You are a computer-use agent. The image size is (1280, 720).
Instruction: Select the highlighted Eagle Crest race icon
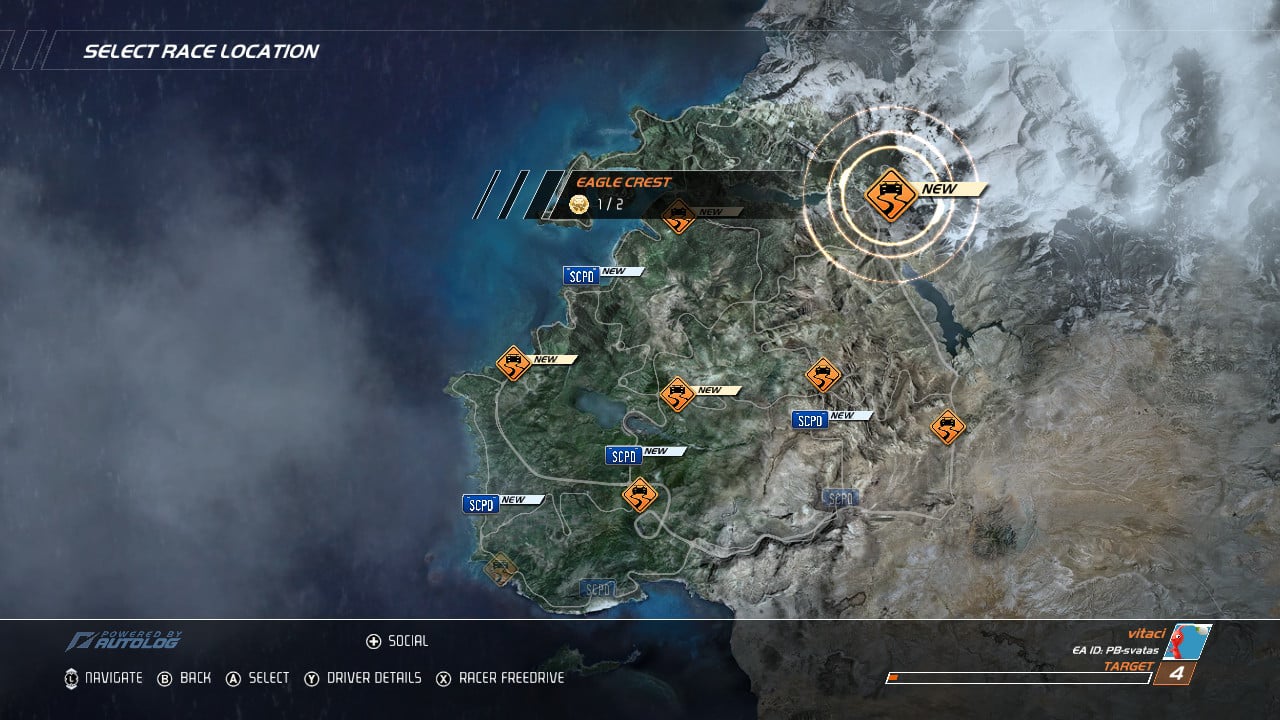[893, 196]
